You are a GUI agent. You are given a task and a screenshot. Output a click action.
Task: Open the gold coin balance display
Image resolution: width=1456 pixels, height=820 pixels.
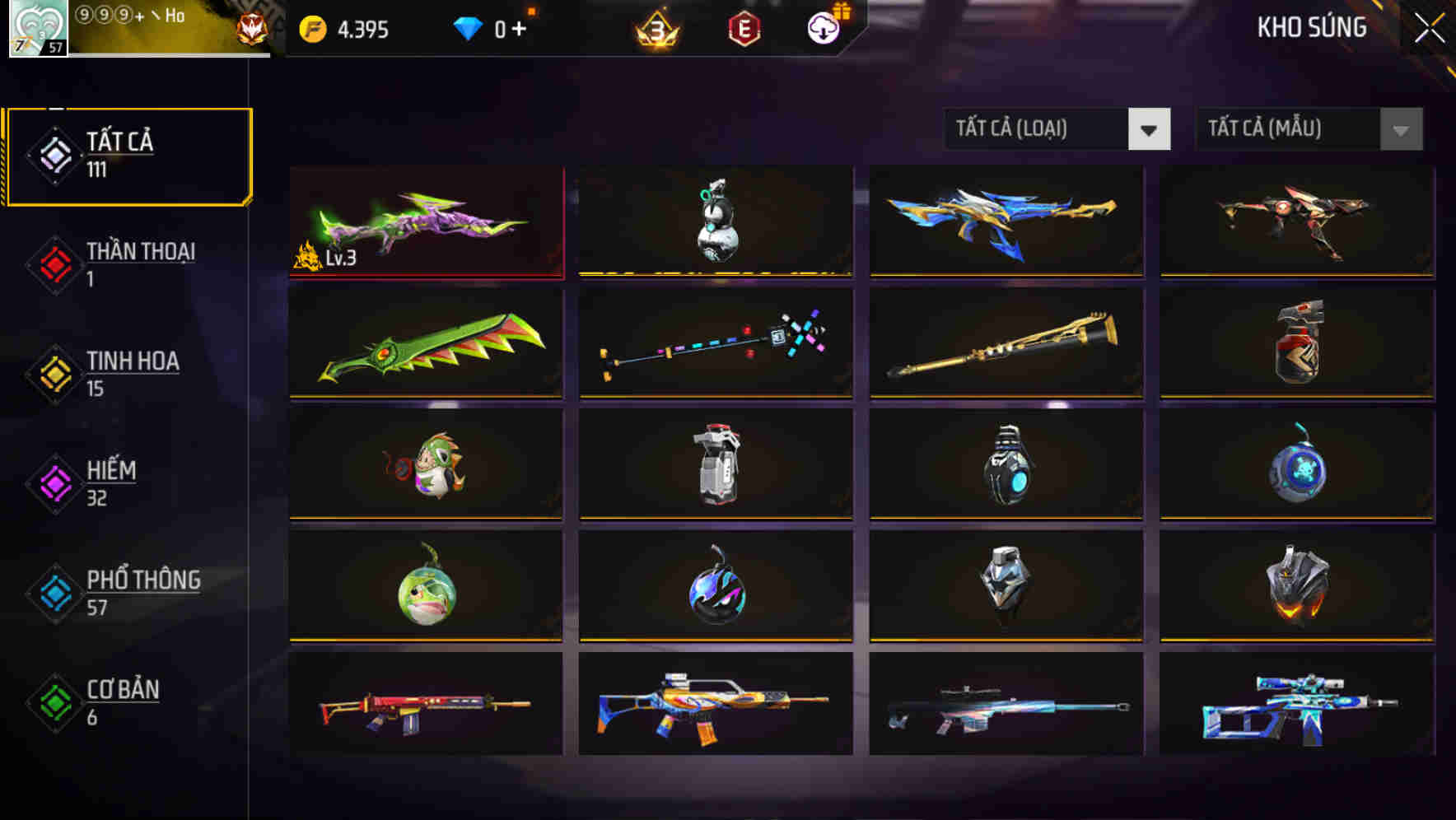[342, 27]
